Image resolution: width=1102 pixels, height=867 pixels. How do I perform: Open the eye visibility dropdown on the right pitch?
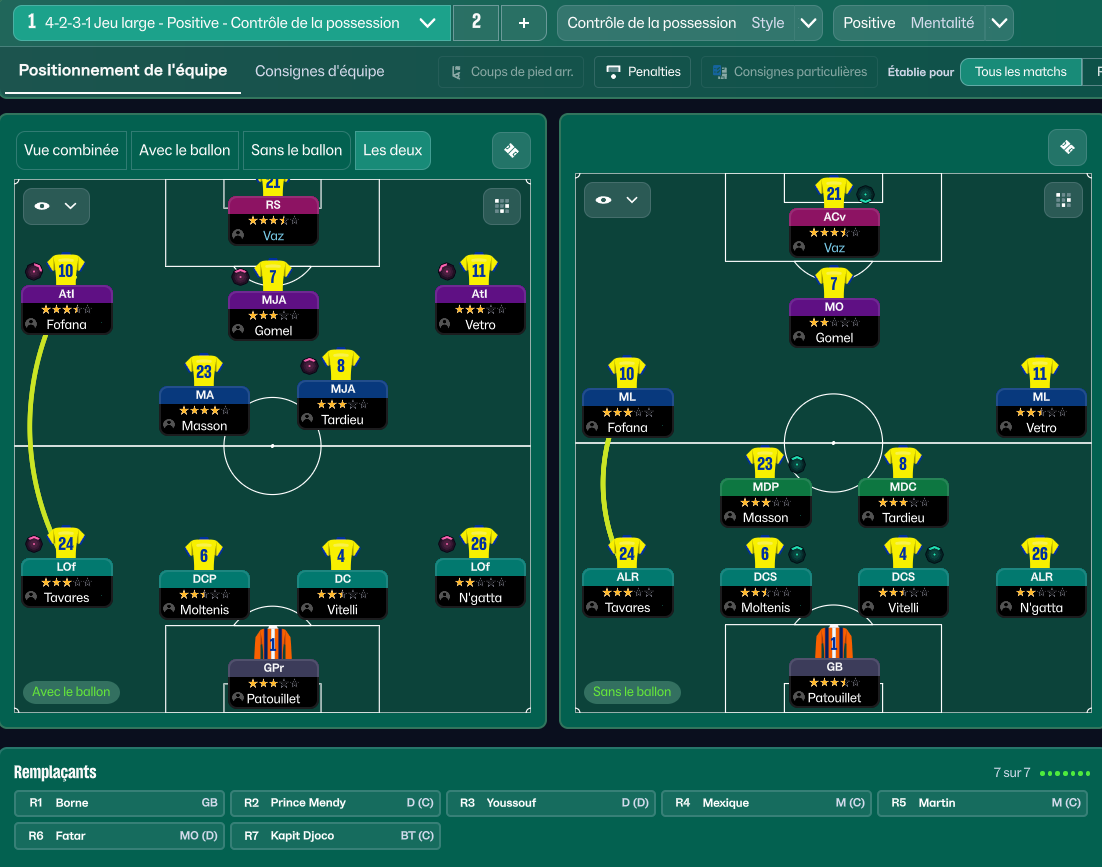click(616, 200)
